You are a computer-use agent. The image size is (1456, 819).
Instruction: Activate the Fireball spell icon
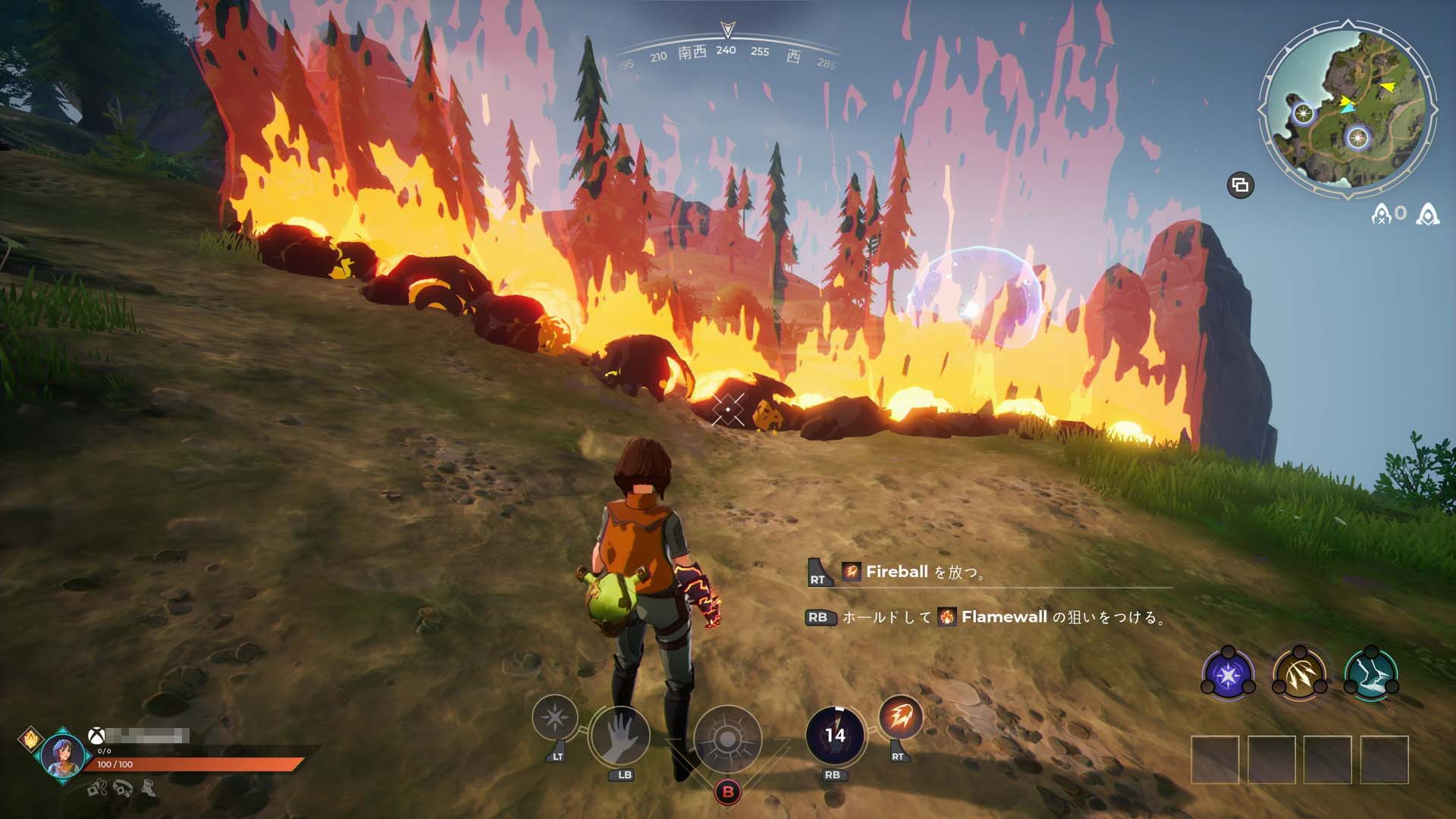point(900,717)
